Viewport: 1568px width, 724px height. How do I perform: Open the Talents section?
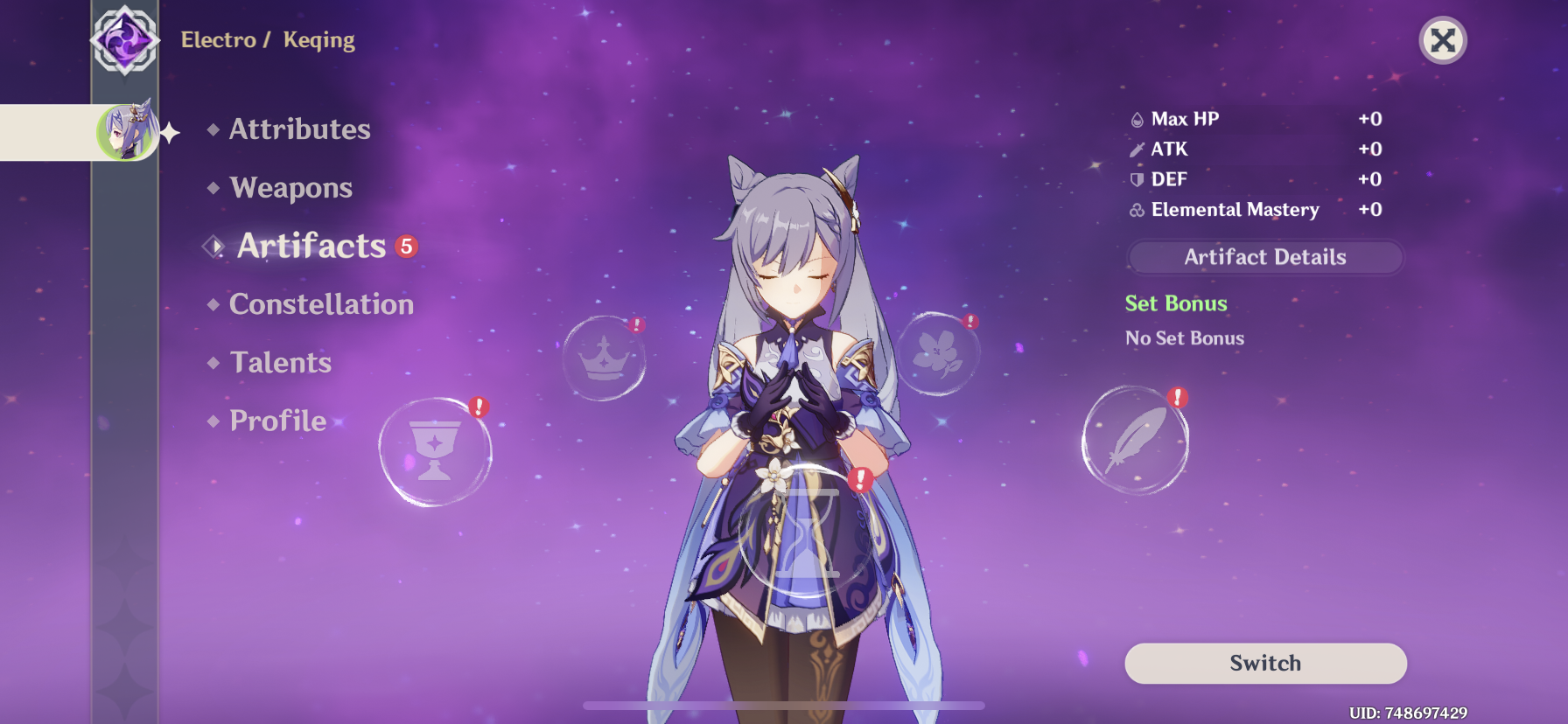click(279, 361)
